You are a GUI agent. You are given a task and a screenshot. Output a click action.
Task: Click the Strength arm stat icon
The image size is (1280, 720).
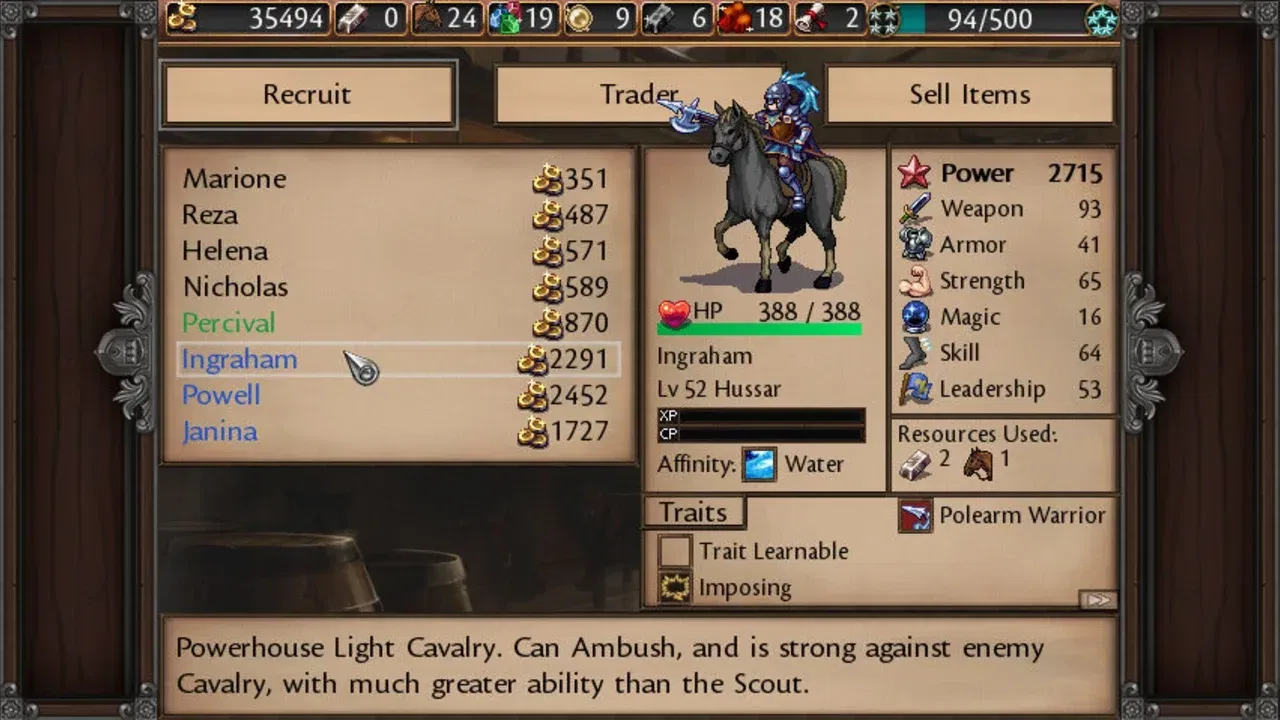click(x=916, y=281)
